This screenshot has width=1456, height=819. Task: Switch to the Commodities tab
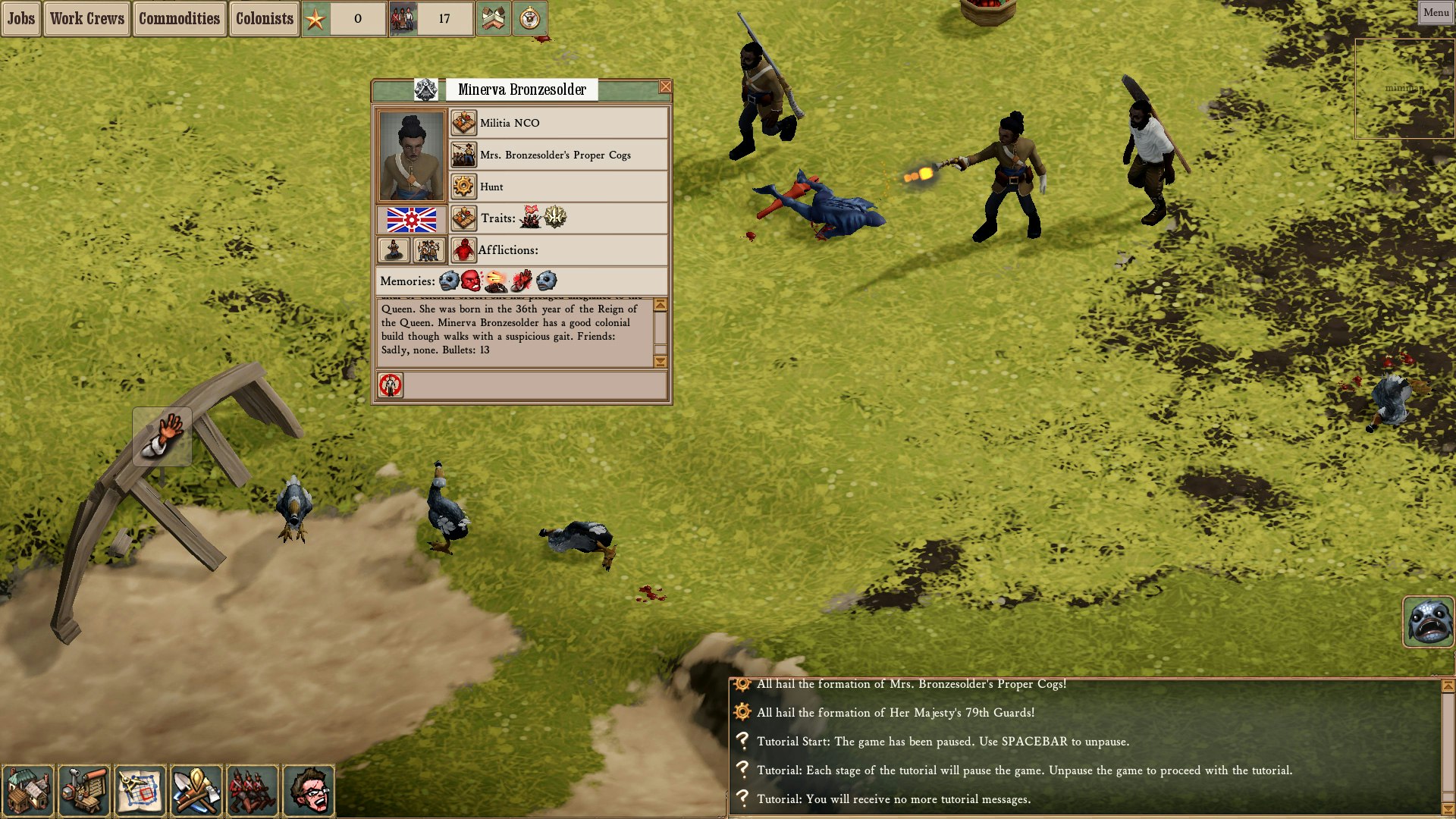(179, 18)
